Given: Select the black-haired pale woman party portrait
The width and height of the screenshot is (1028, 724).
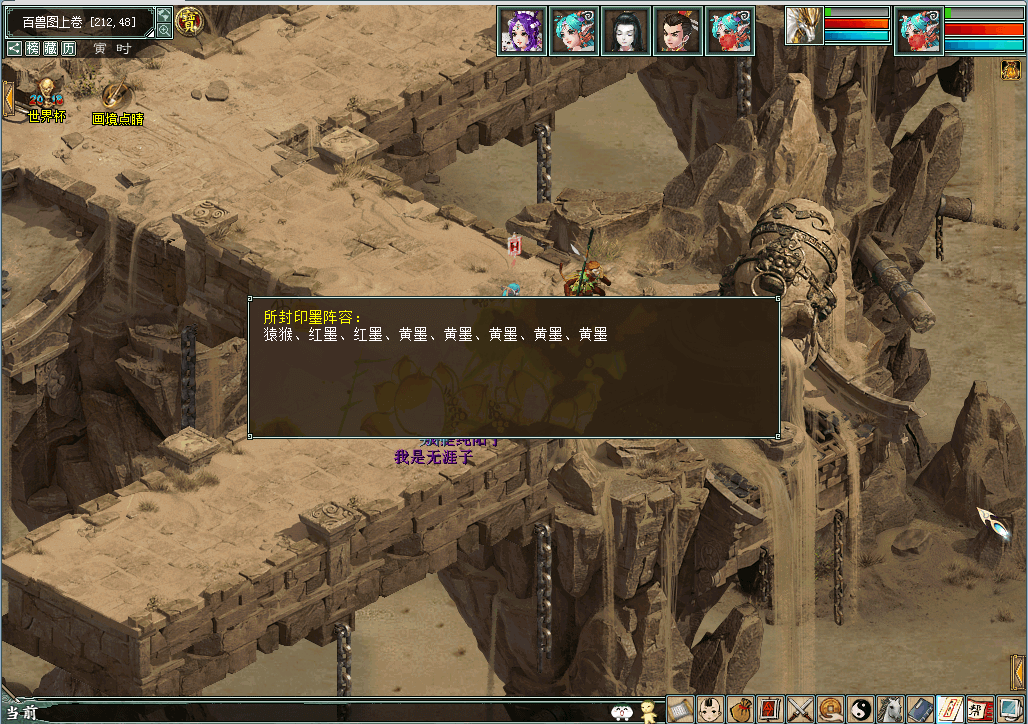Looking at the screenshot, I should click(x=626, y=31).
